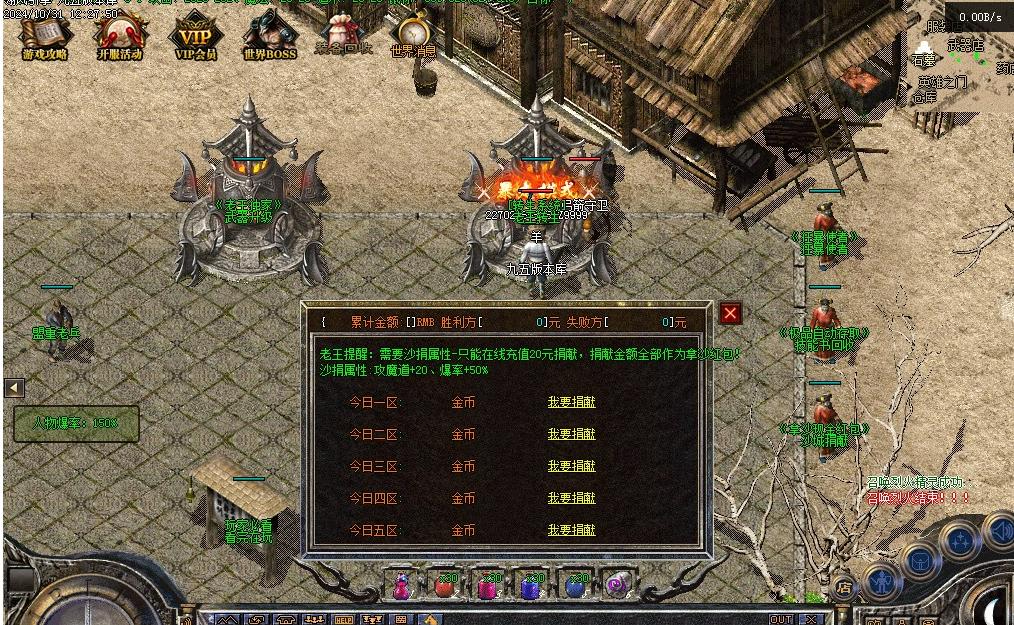The width and height of the screenshot is (1014, 625).
Task: Choose 我要捐献 for 今日二区
Action: (571, 434)
